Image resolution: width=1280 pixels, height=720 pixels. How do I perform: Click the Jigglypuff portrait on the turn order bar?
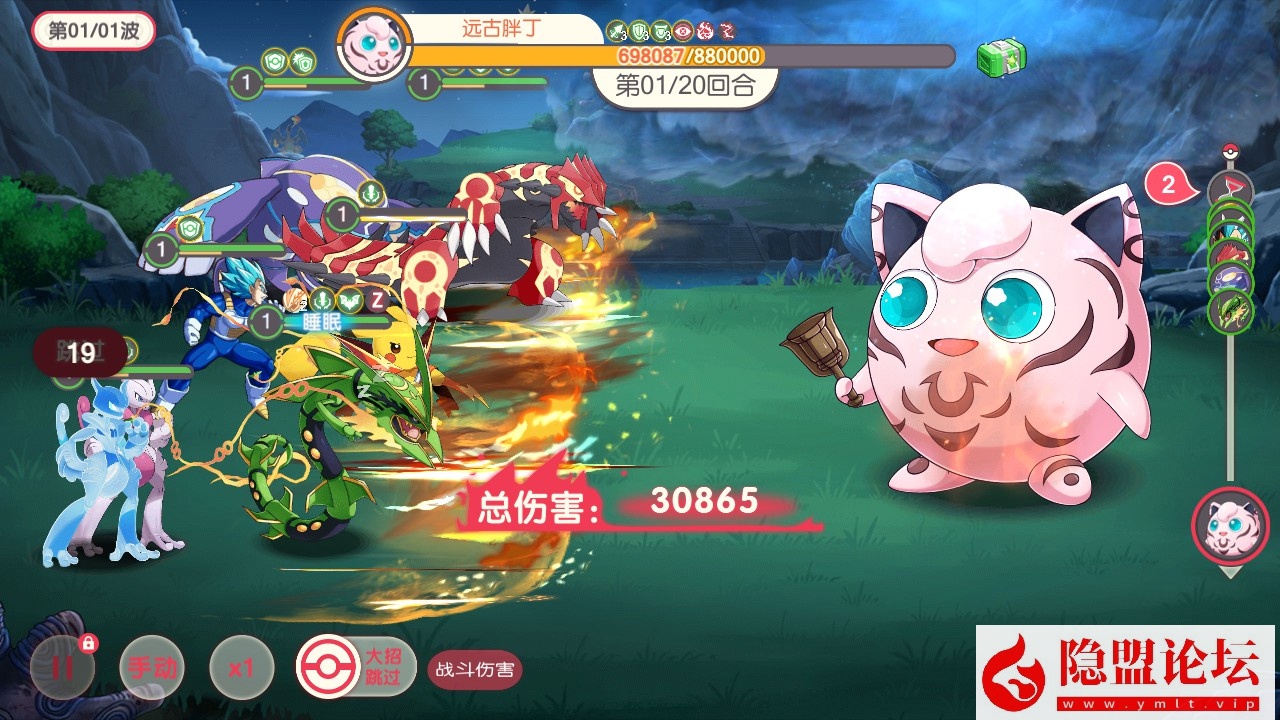point(1230,527)
